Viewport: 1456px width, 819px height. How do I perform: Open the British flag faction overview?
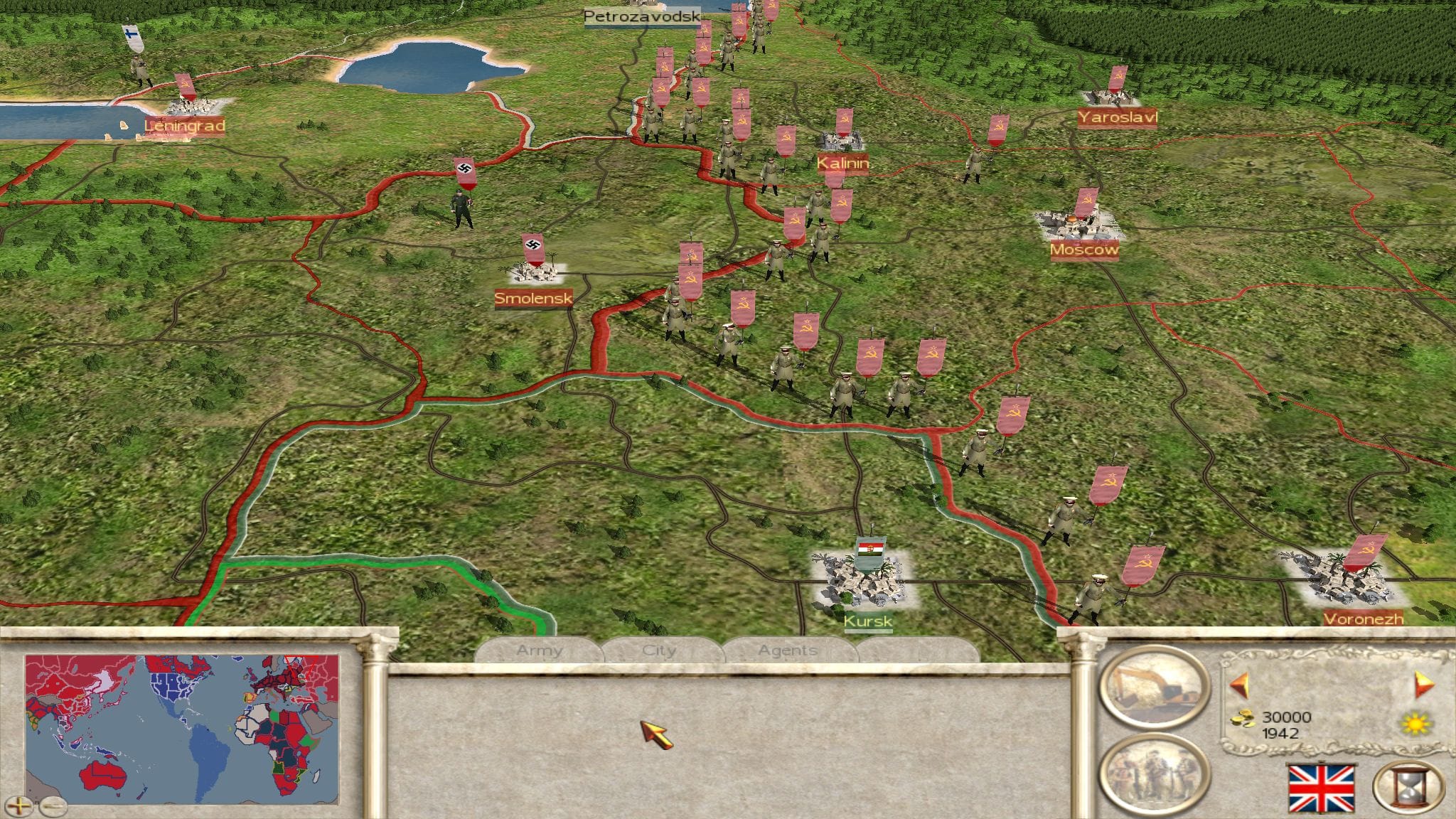coord(1322,788)
